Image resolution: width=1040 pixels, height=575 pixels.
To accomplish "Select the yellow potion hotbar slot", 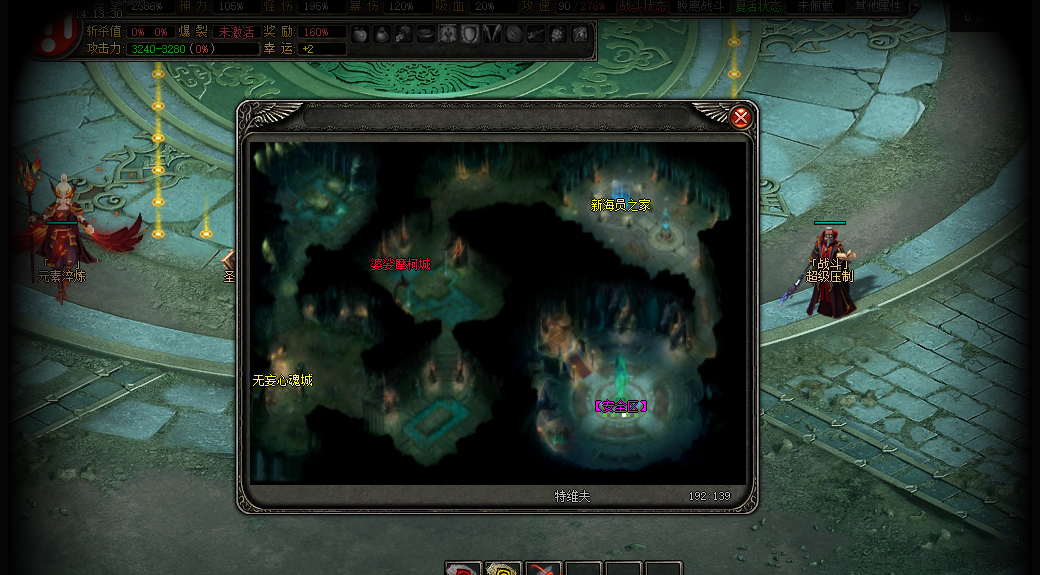I will coord(503,568).
